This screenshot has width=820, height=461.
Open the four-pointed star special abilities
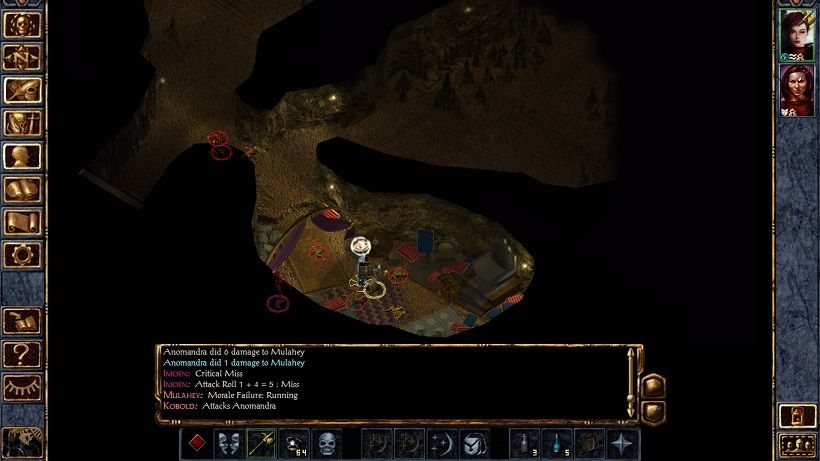623,444
